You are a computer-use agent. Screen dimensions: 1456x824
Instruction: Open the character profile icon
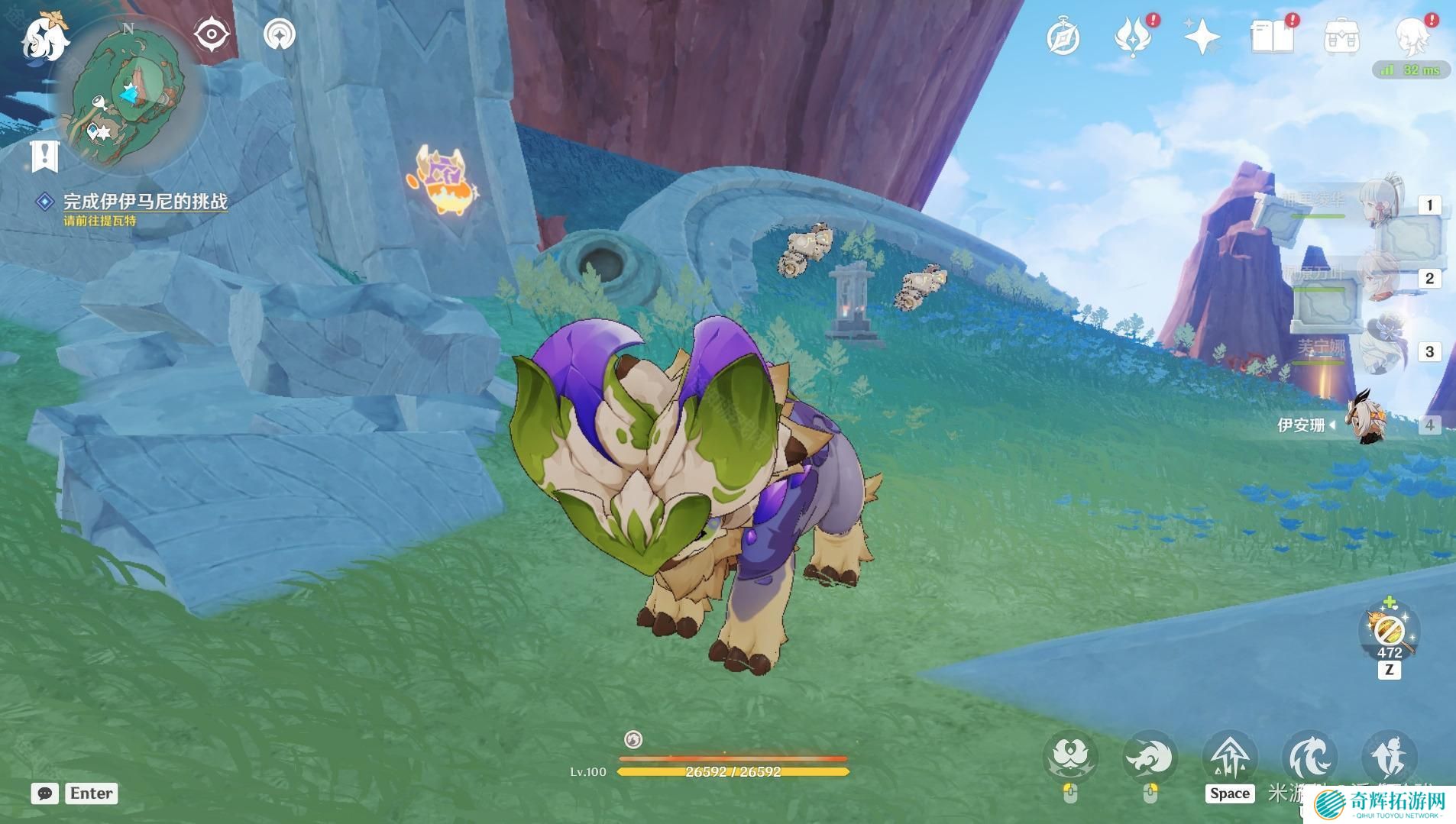(1412, 35)
